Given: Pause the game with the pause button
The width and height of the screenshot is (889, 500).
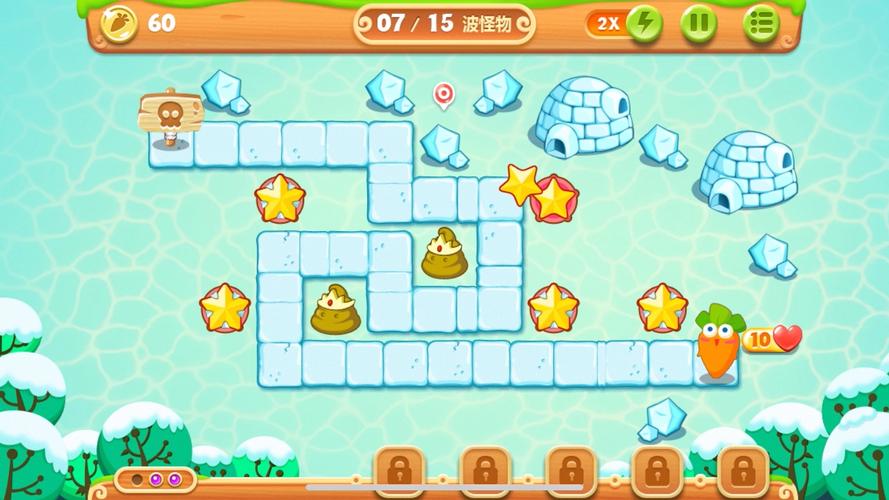Looking at the screenshot, I should tap(699, 23).
